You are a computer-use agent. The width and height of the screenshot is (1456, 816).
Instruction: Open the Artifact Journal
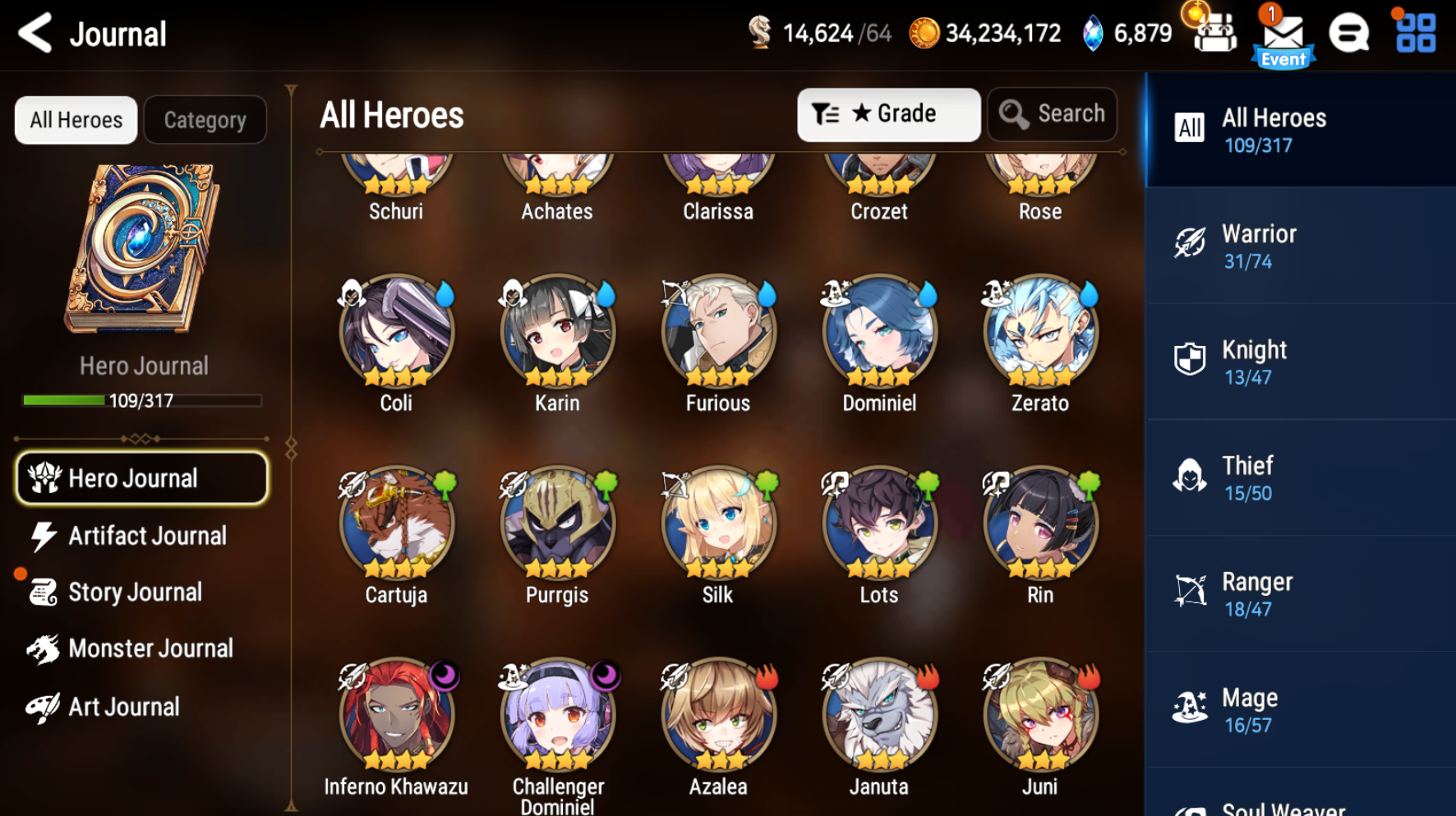(148, 536)
